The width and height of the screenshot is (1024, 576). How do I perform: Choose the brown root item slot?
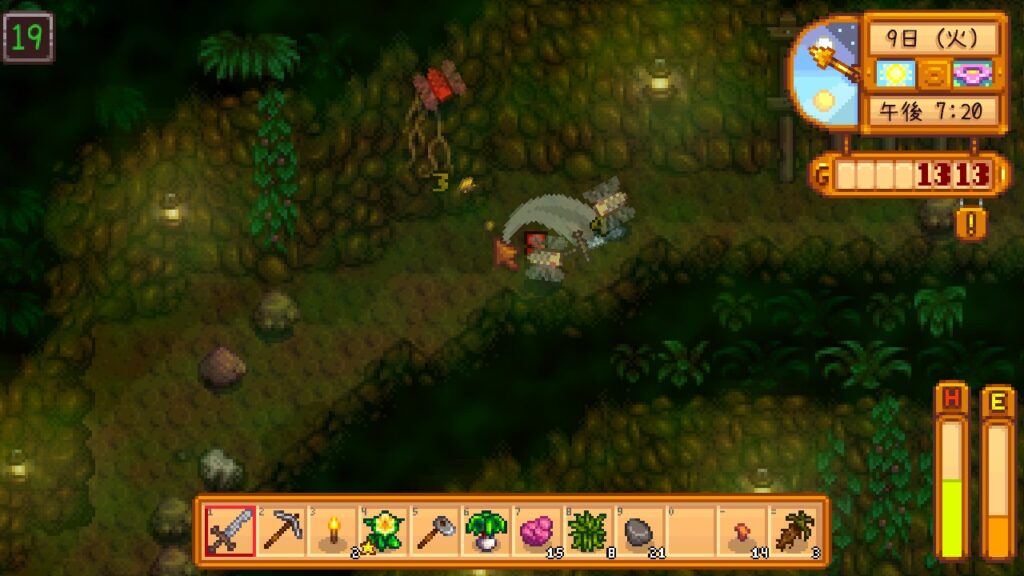[793, 530]
